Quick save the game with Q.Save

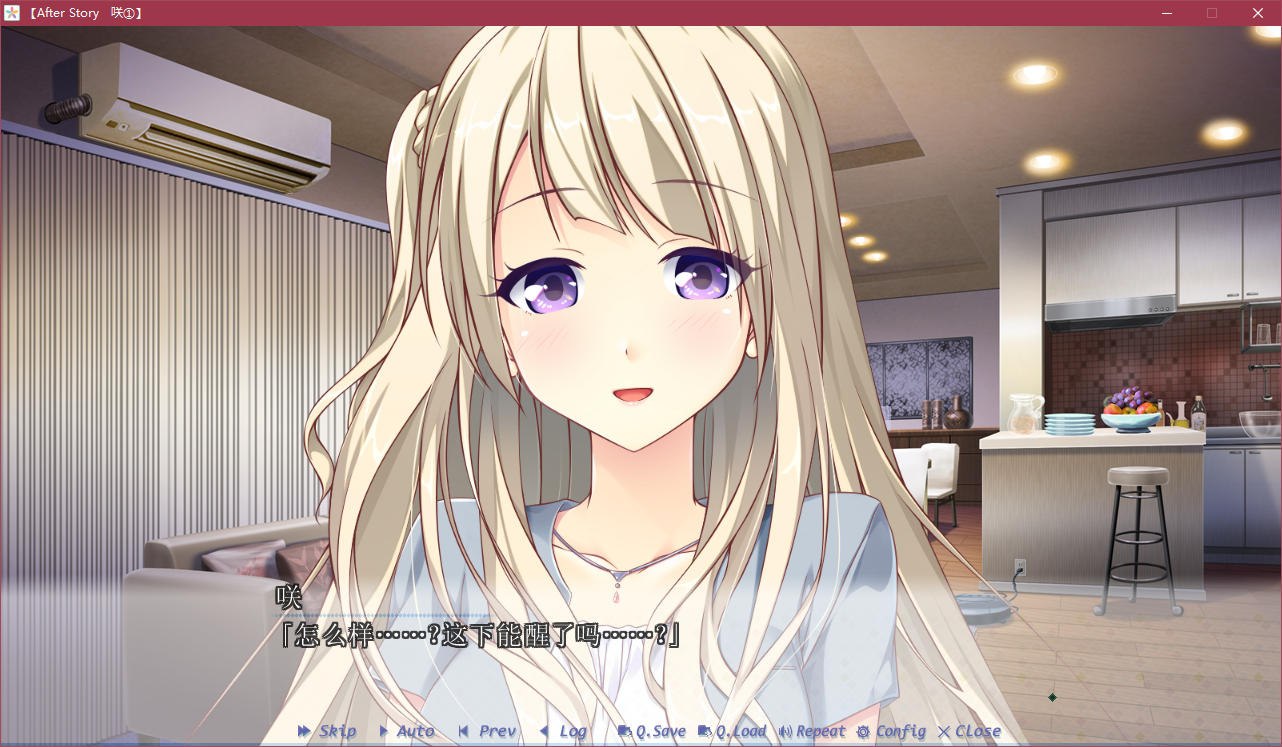click(661, 731)
